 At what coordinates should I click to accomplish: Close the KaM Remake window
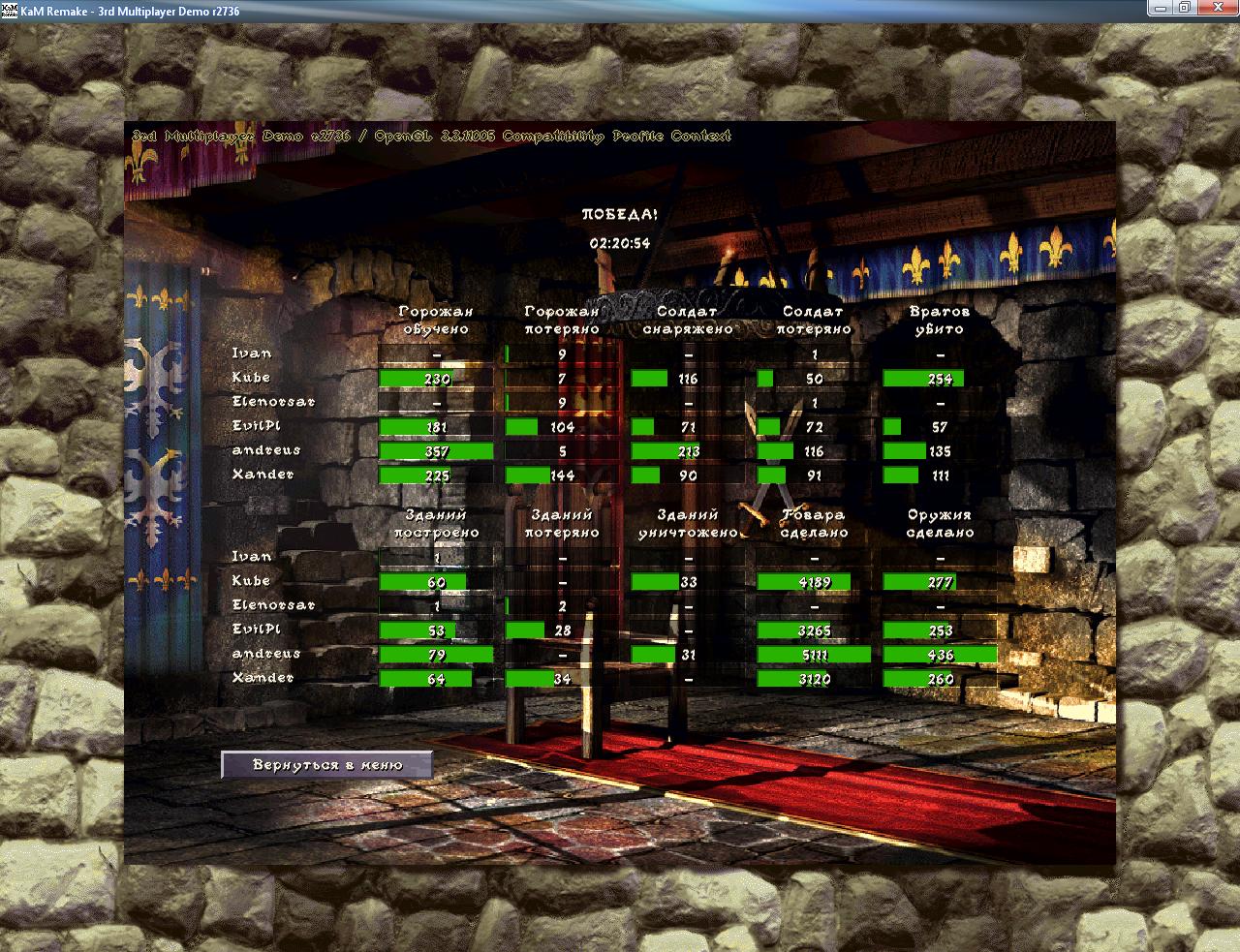point(1214,8)
